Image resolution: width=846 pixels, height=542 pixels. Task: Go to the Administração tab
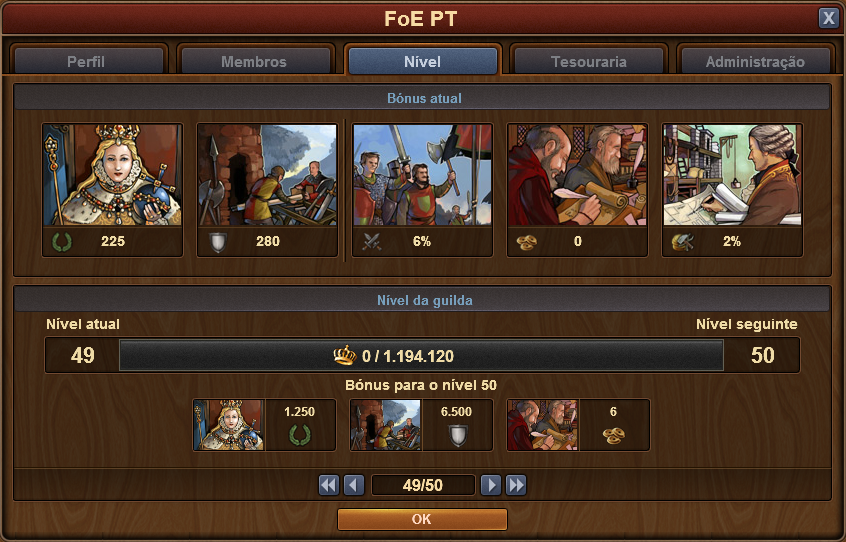755,61
